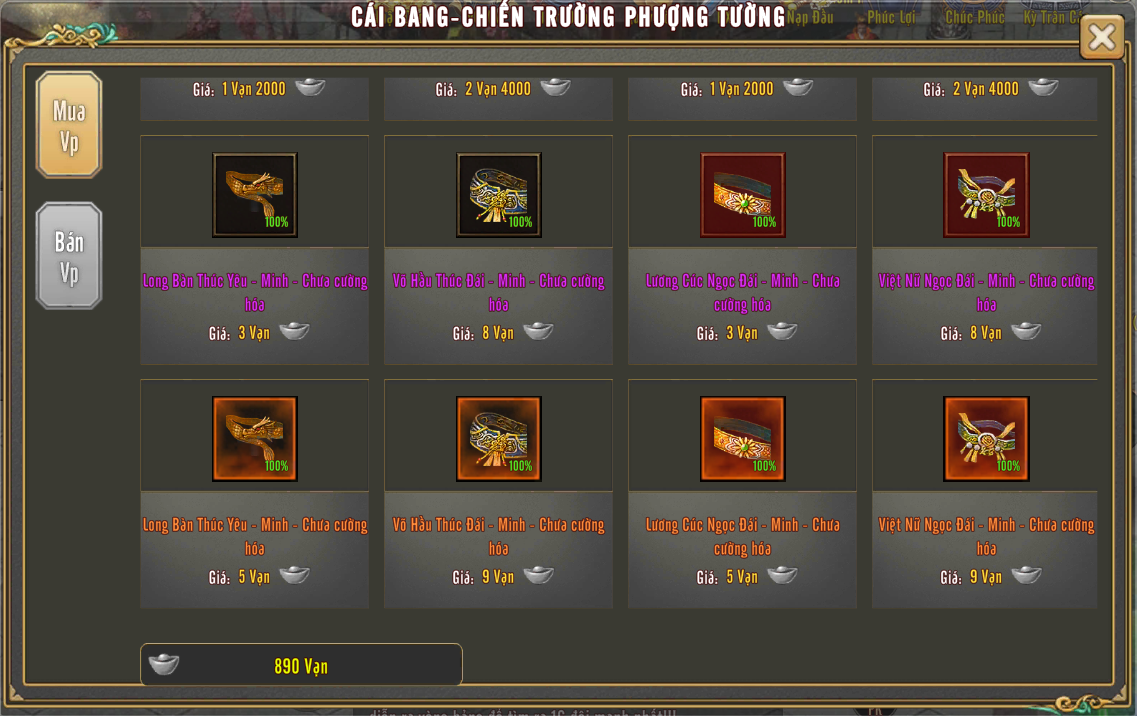Switch to the Mua Vp tab

[69, 125]
